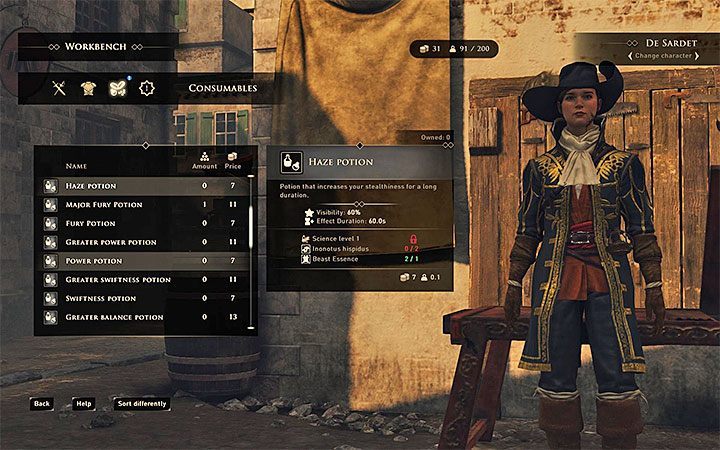Select the Consumables leaf-icon tab

coord(117,88)
